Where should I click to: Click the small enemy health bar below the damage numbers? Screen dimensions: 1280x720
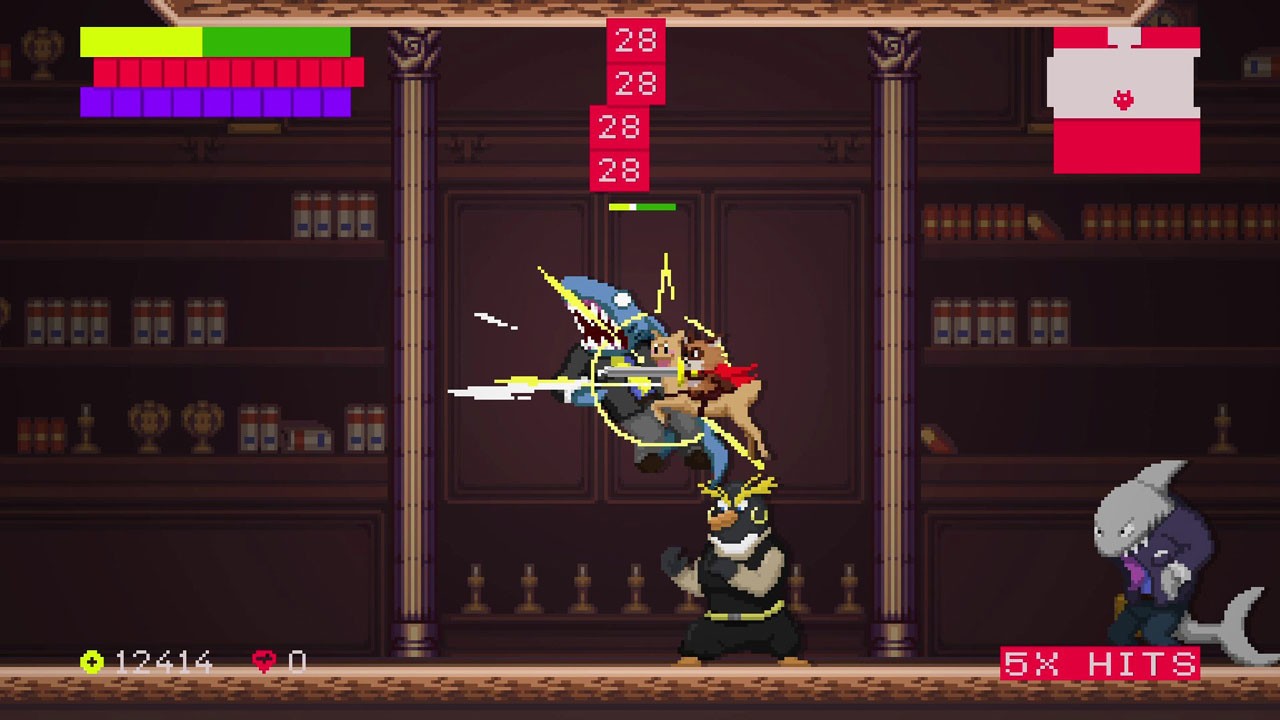(640, 207)
